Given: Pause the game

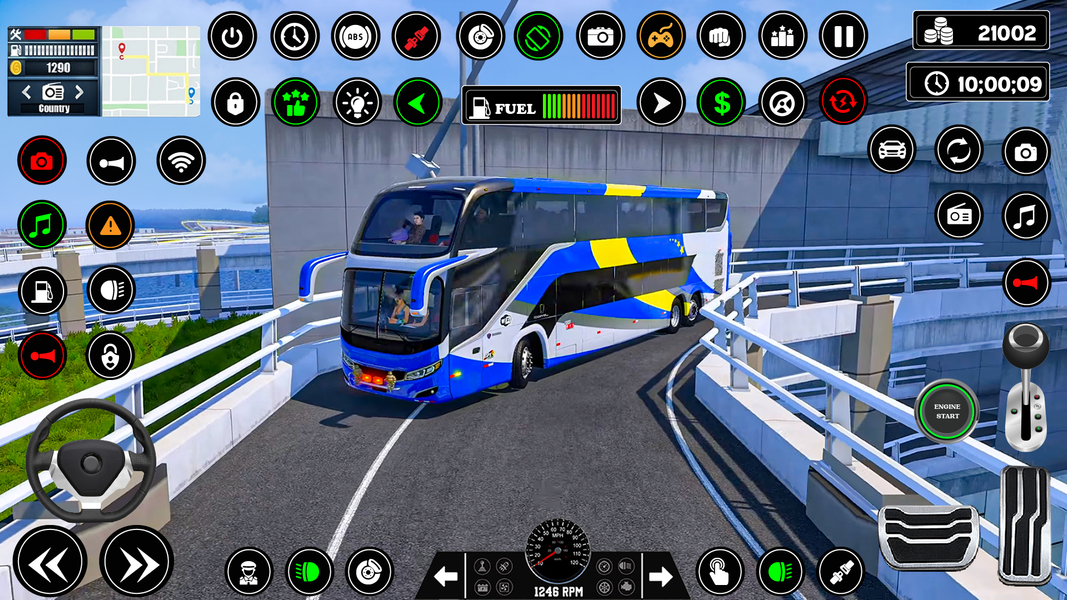Looking at the screenshot, I should click(x=843, y=37).
